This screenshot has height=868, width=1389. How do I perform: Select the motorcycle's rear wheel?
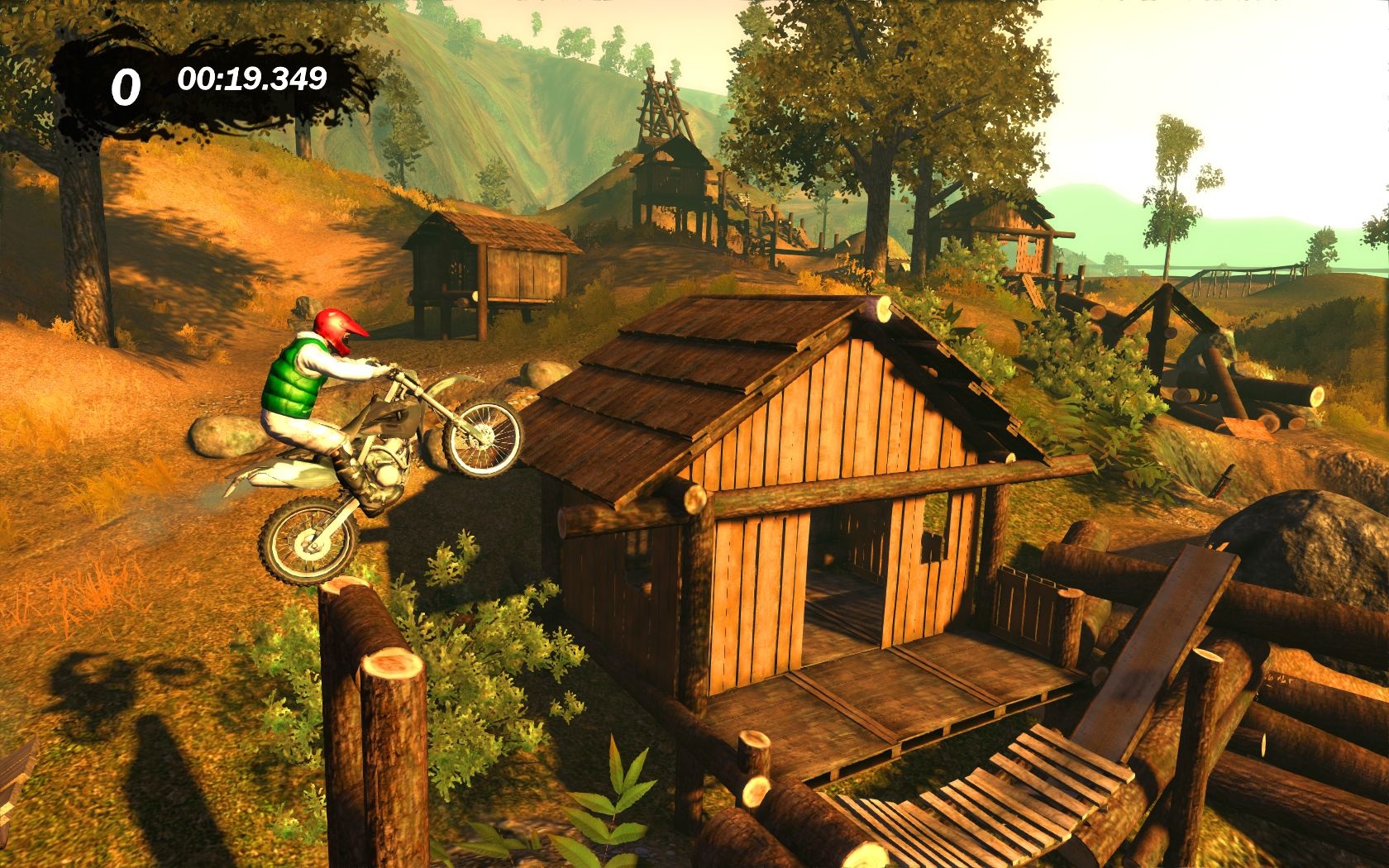click(x=308, y=538)
